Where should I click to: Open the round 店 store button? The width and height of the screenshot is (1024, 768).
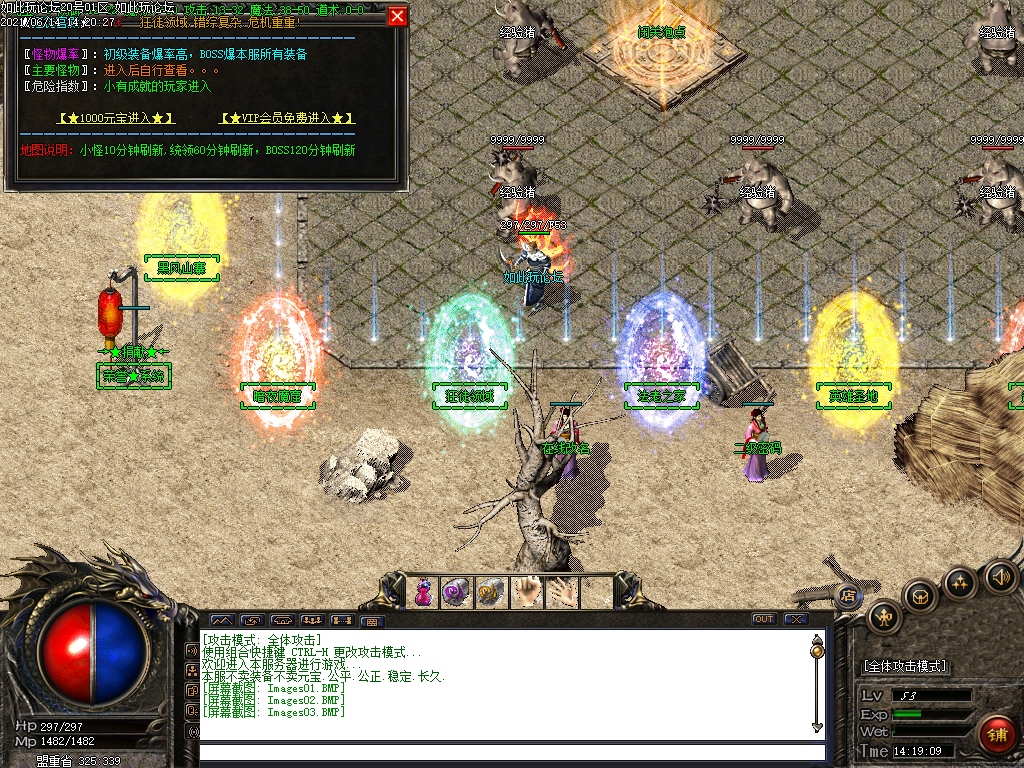click(848, 594)
